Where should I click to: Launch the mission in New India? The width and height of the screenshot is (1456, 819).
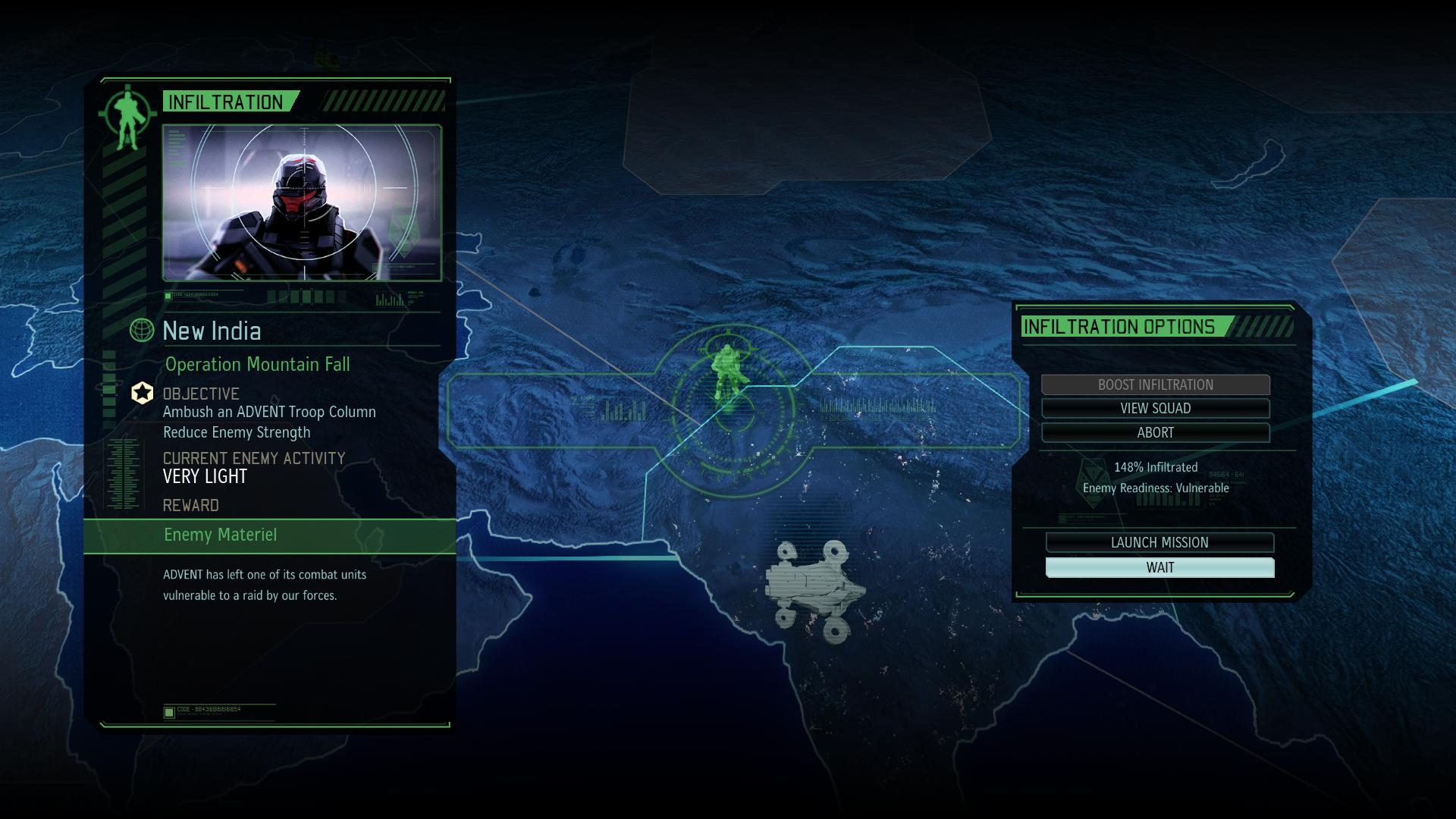click(x=1159, y=542)
